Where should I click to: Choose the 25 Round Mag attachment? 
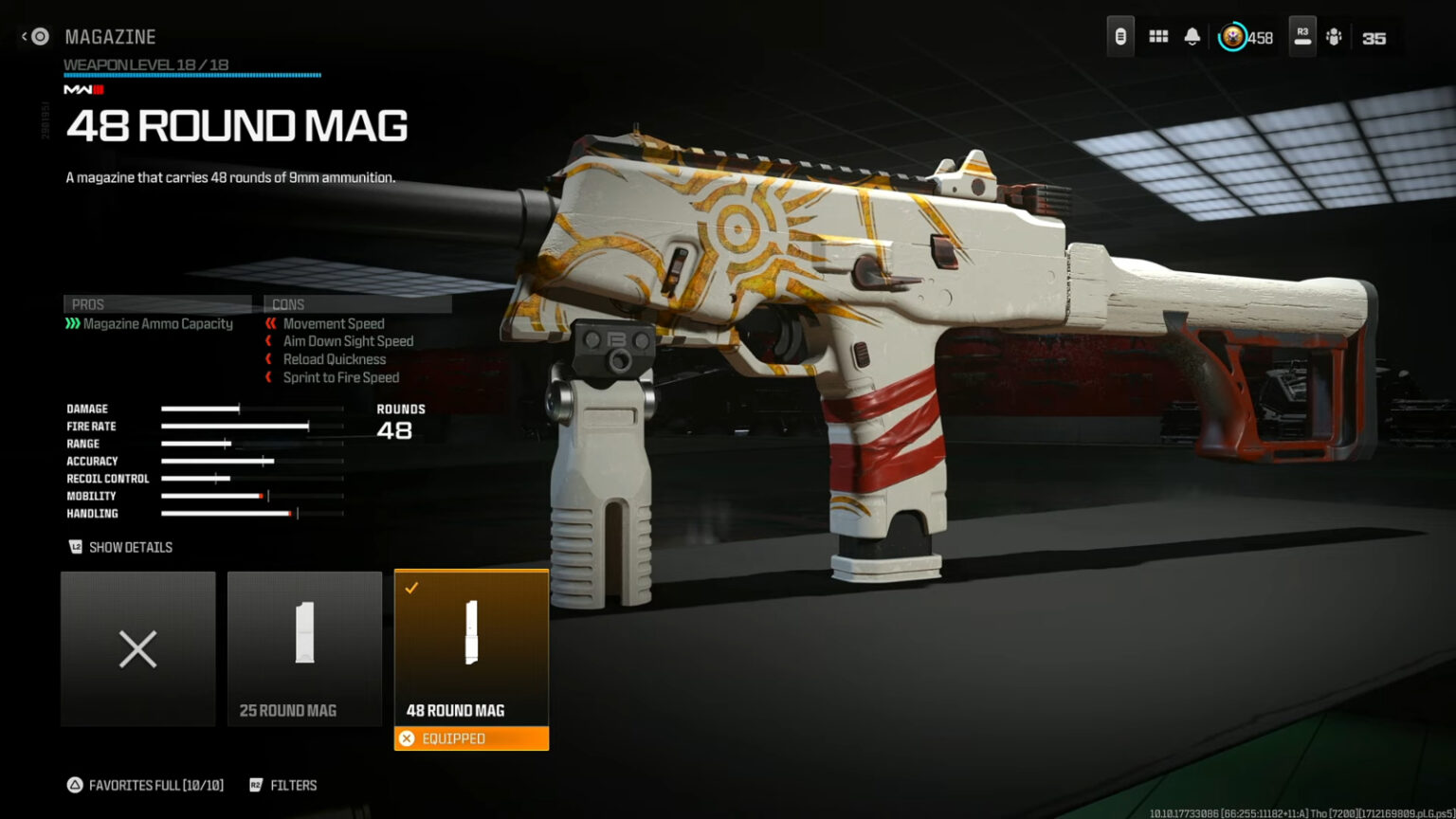[304, 649]
